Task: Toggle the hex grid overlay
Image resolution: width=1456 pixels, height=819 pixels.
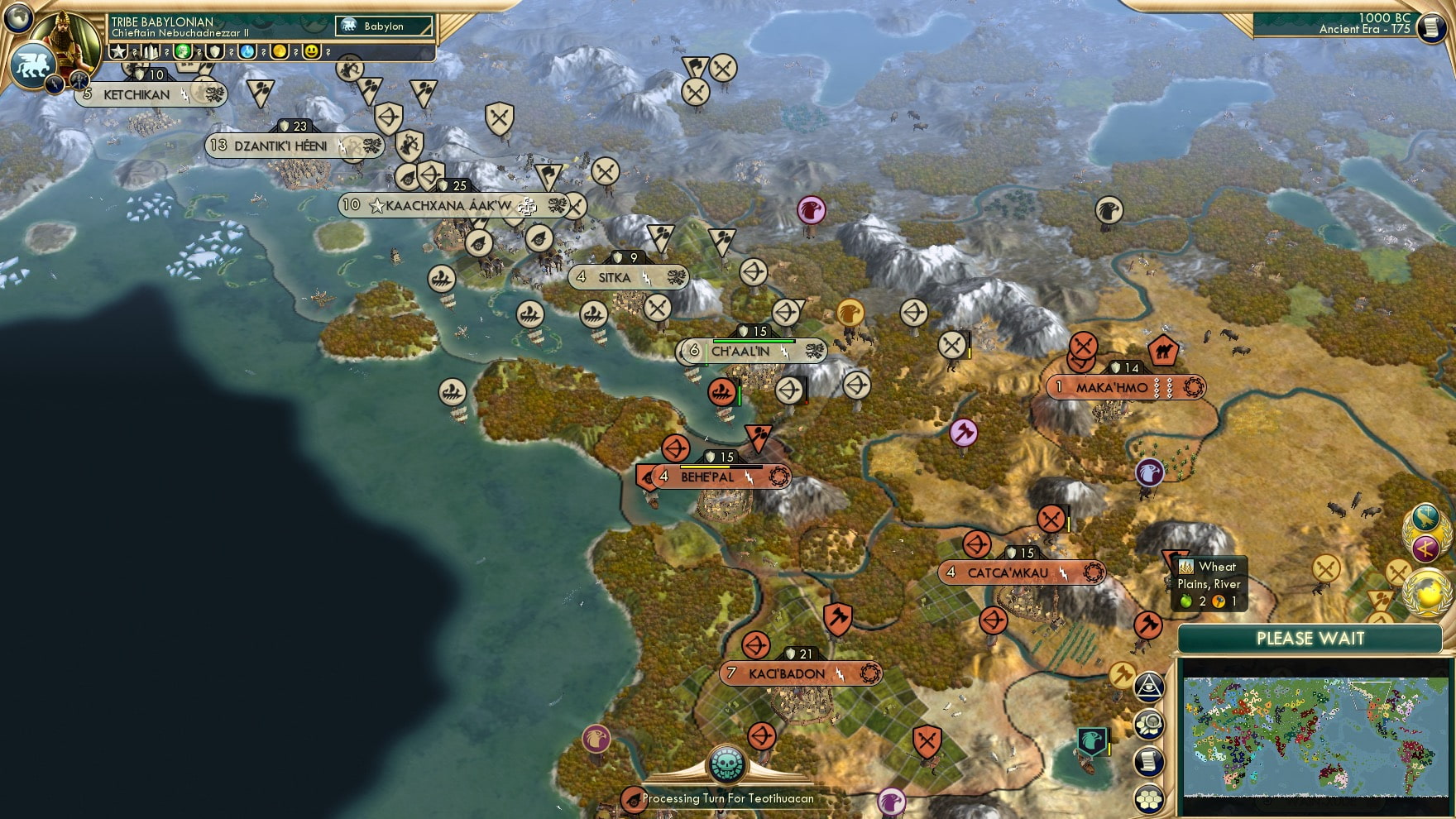Action: point(1148,797)
